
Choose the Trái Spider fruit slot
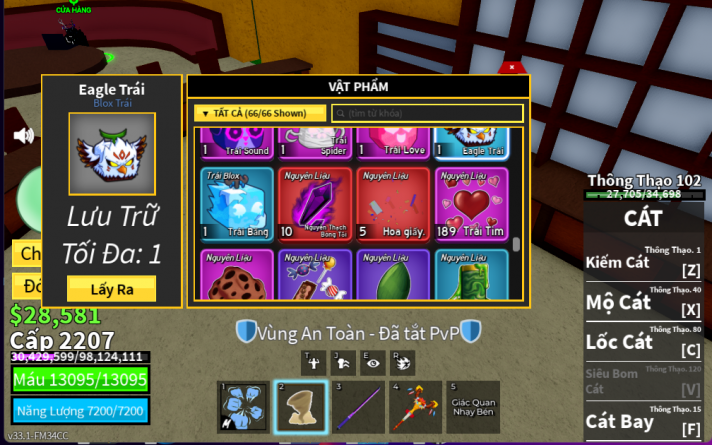[x=313, y=143]
